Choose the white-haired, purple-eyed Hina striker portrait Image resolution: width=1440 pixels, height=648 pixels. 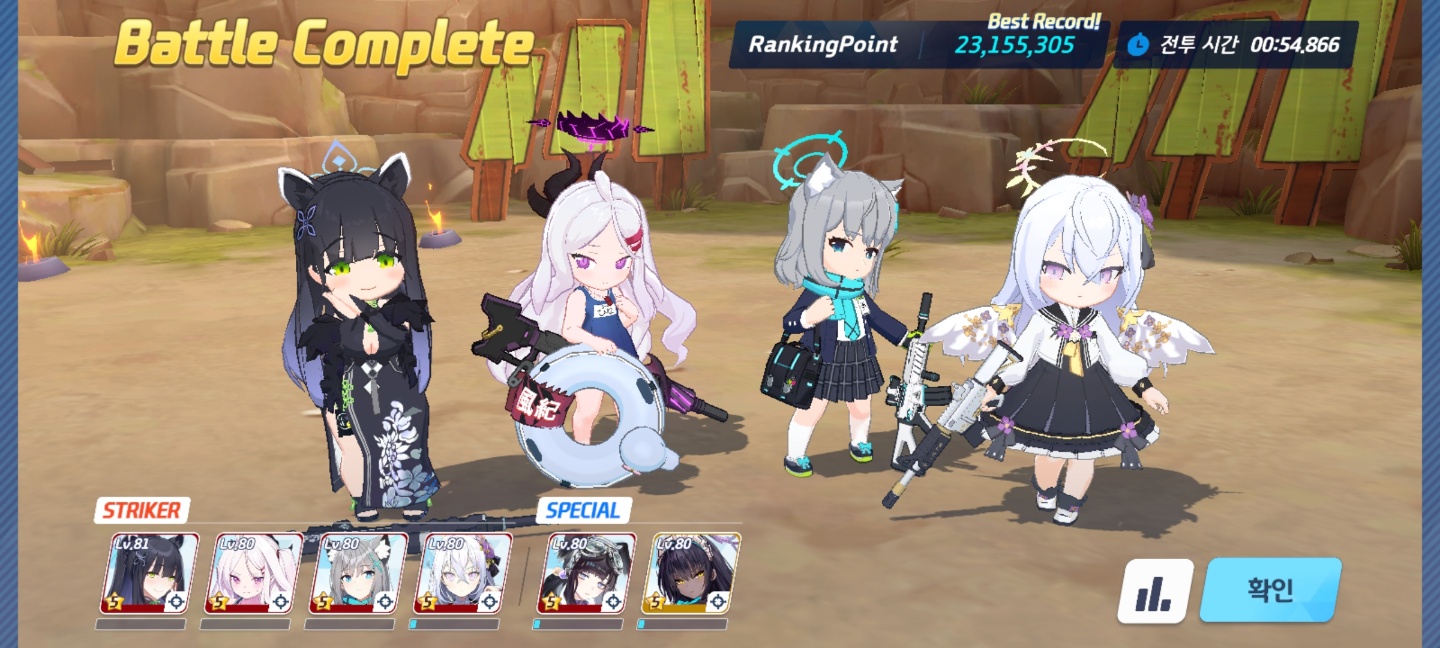(x=253, y=573)
